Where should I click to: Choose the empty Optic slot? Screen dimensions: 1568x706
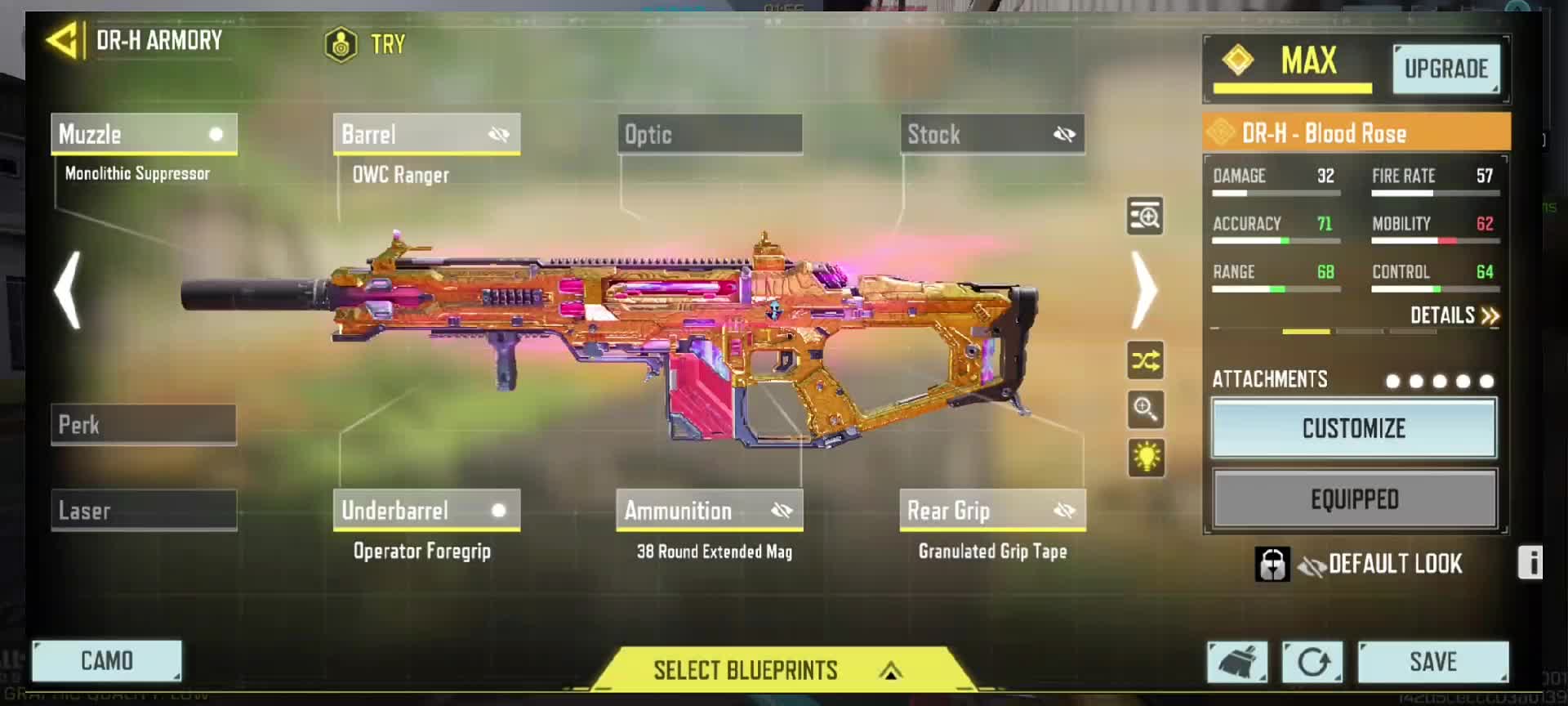(709, 134)
